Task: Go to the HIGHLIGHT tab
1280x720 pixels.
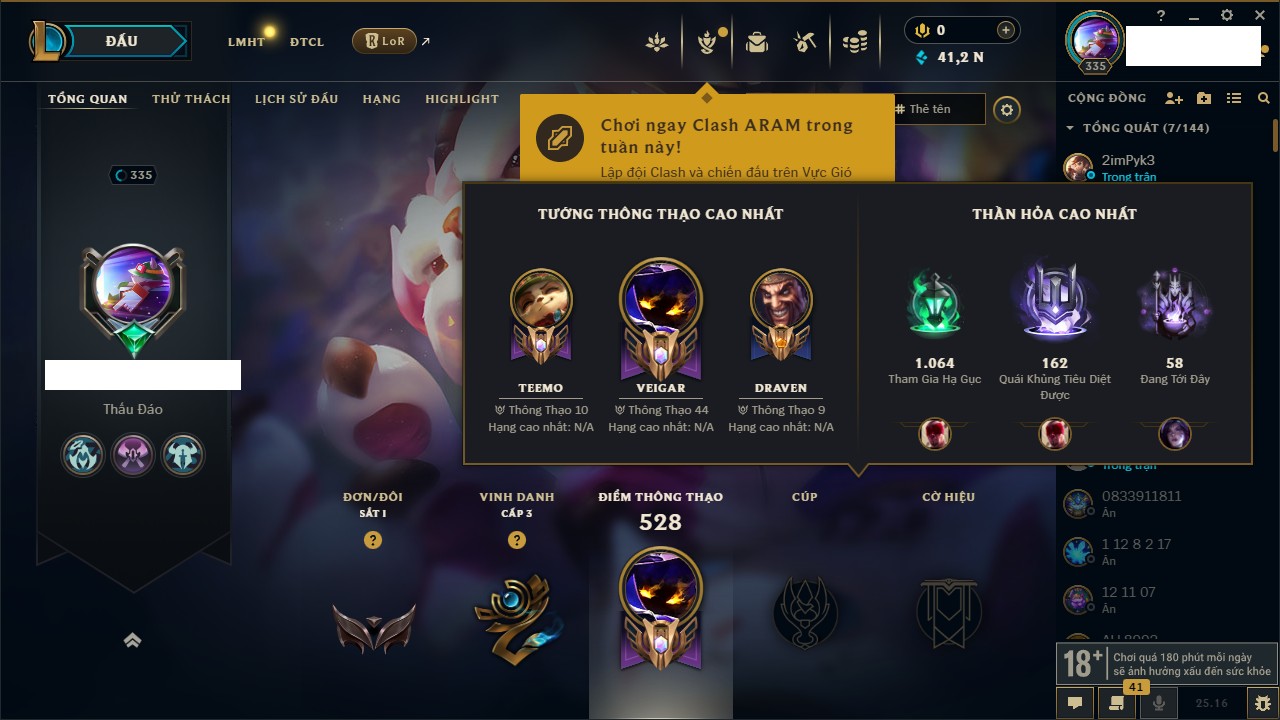Action: [461, 99]
